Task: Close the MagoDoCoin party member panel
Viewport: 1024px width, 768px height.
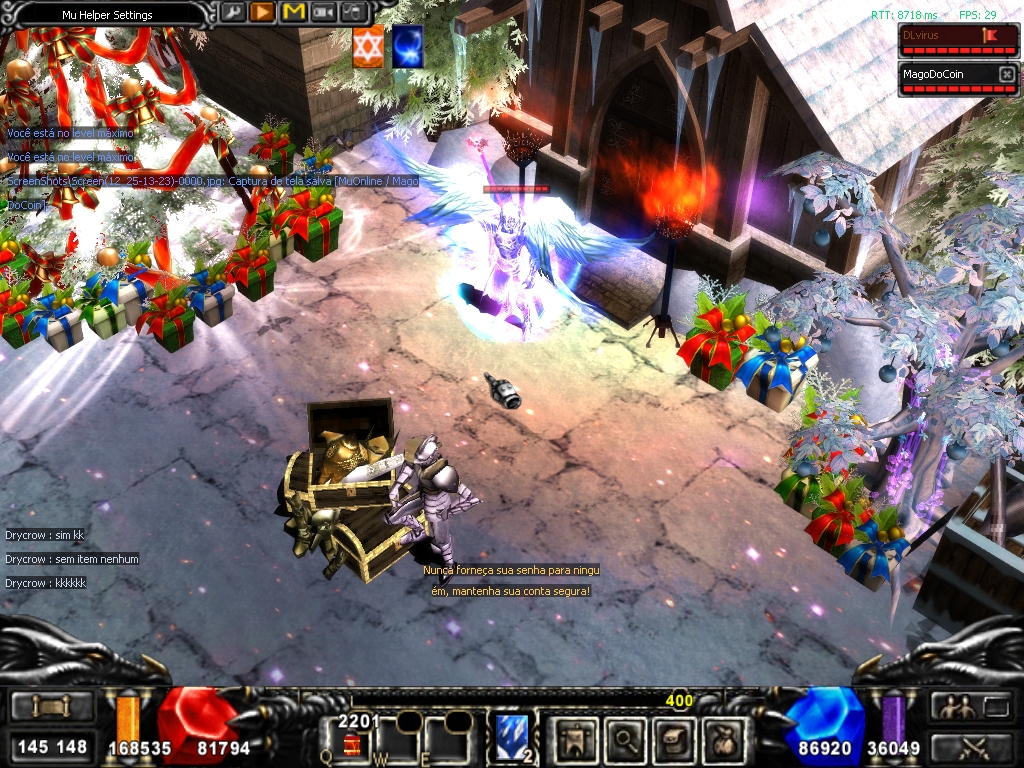Action: (x=1007, y=75)
